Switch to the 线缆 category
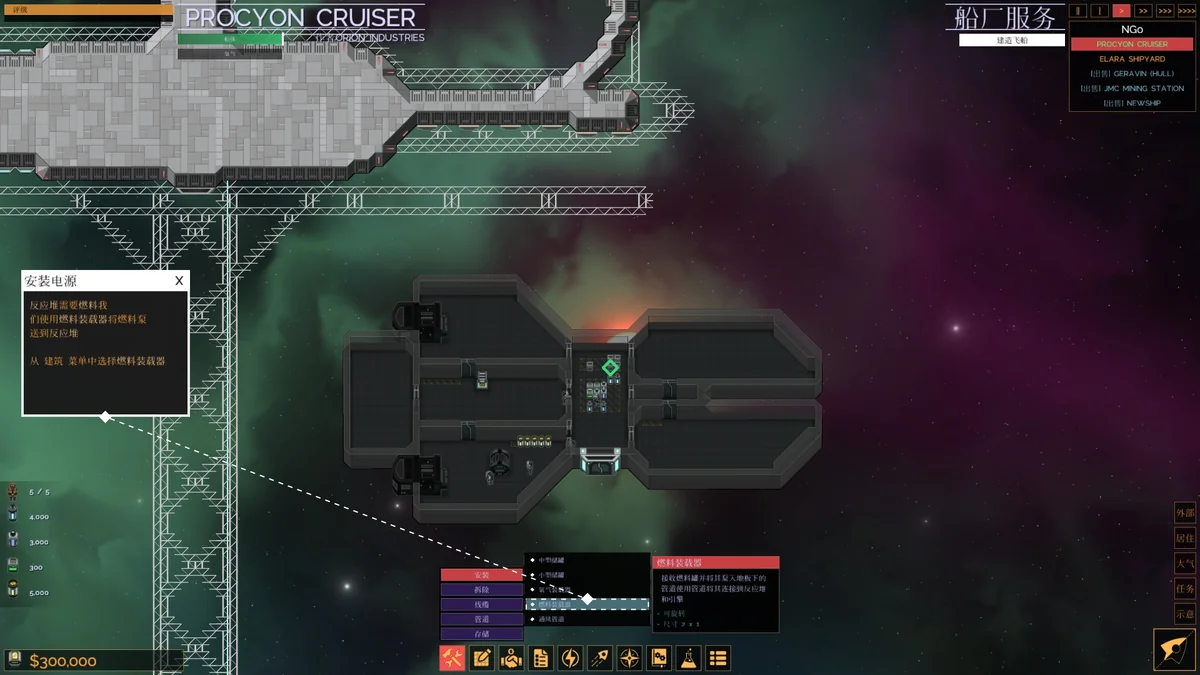Screen dimensions: 1200x675 [x=482, y=605]
